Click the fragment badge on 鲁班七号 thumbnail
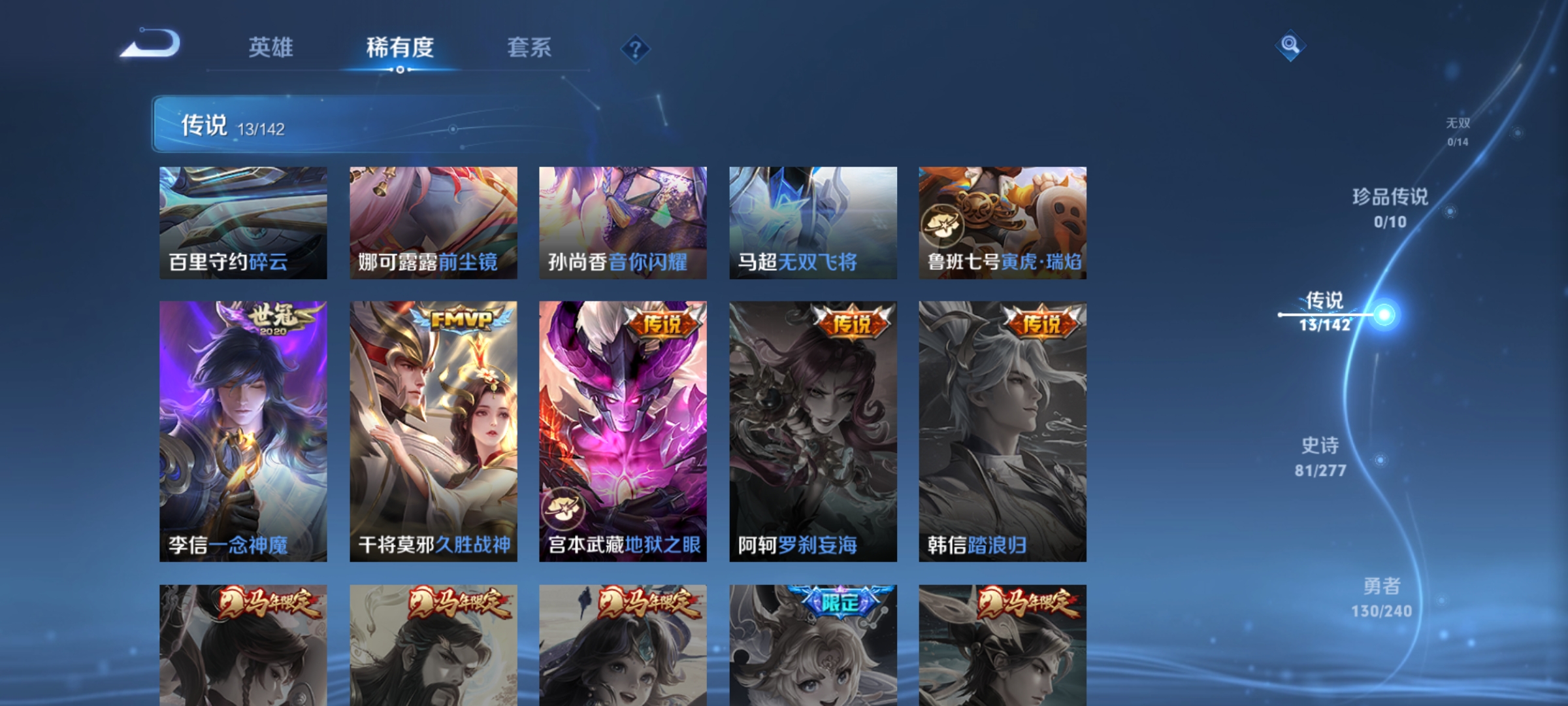The height and width of the screenshot is (706, 1568). (941, 225)
